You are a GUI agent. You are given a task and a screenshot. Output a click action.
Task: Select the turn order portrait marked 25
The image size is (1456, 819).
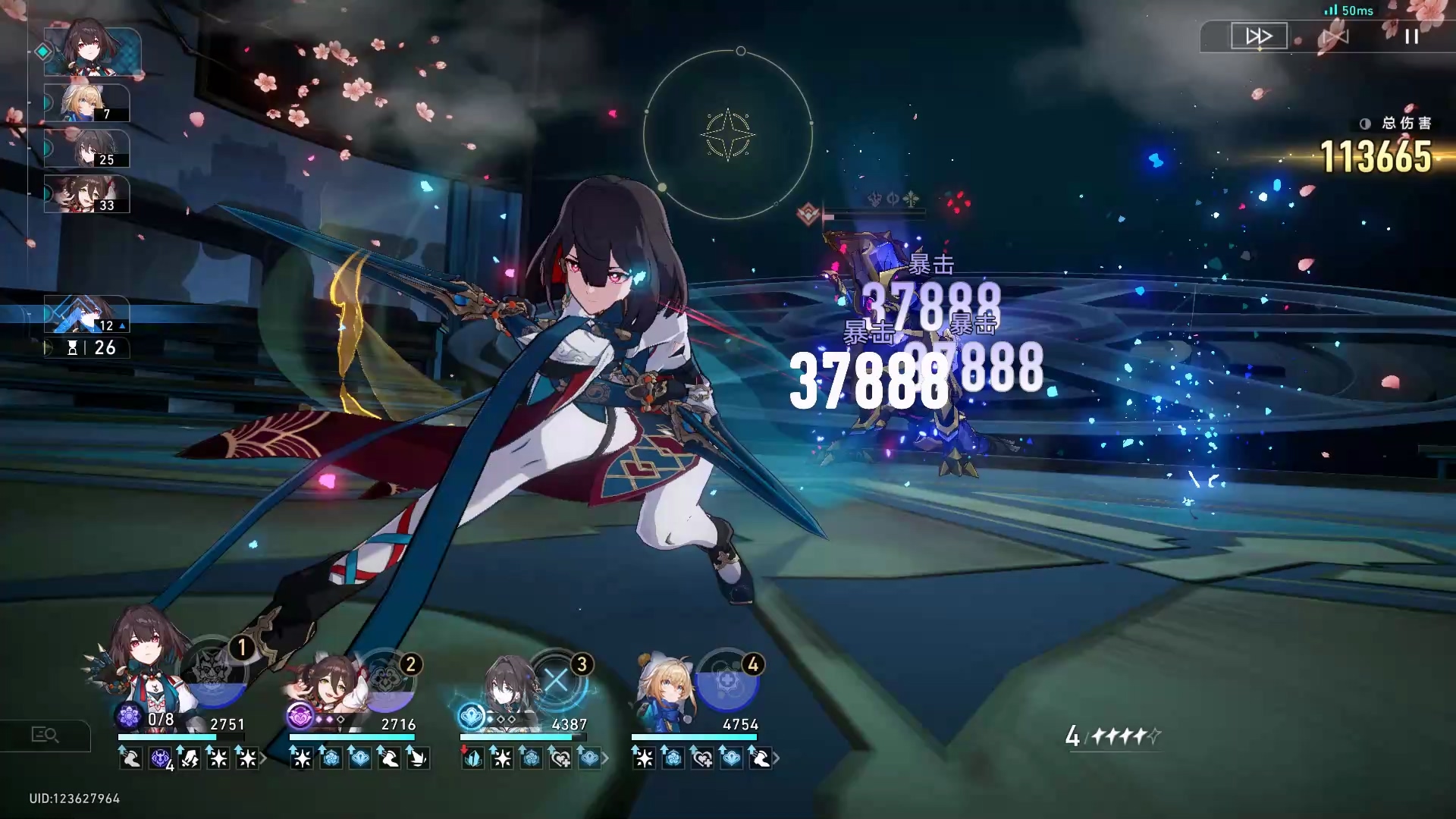pos(86,149)
